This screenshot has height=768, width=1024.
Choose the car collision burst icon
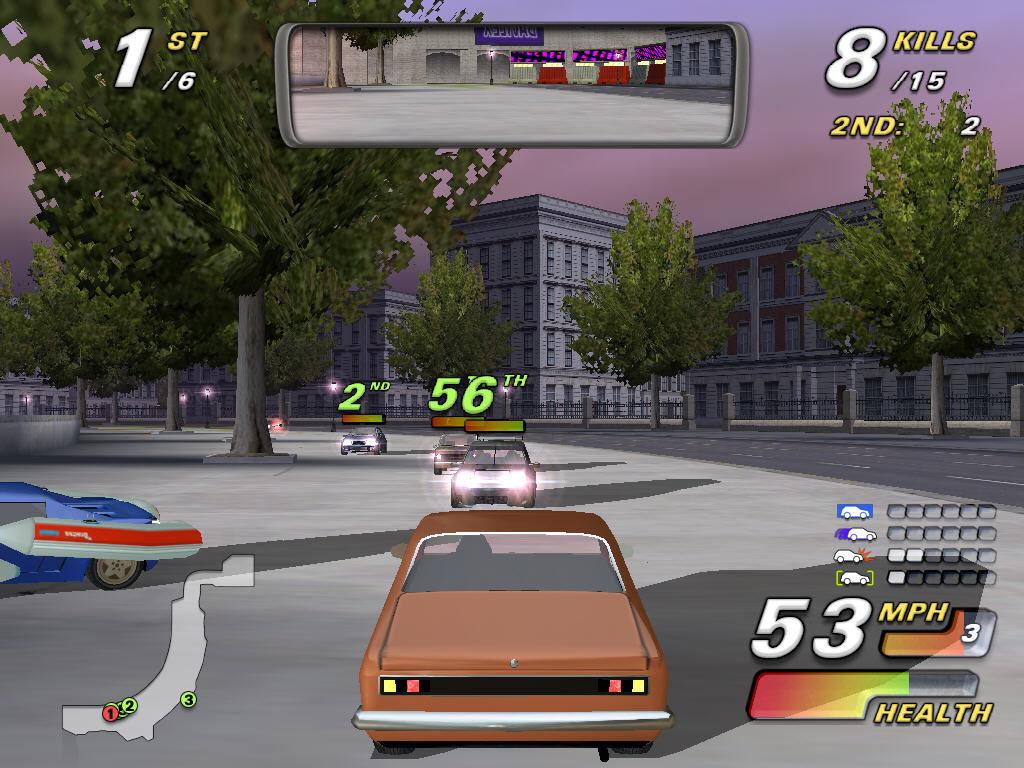pyautogui.click(x=854, y=556)
